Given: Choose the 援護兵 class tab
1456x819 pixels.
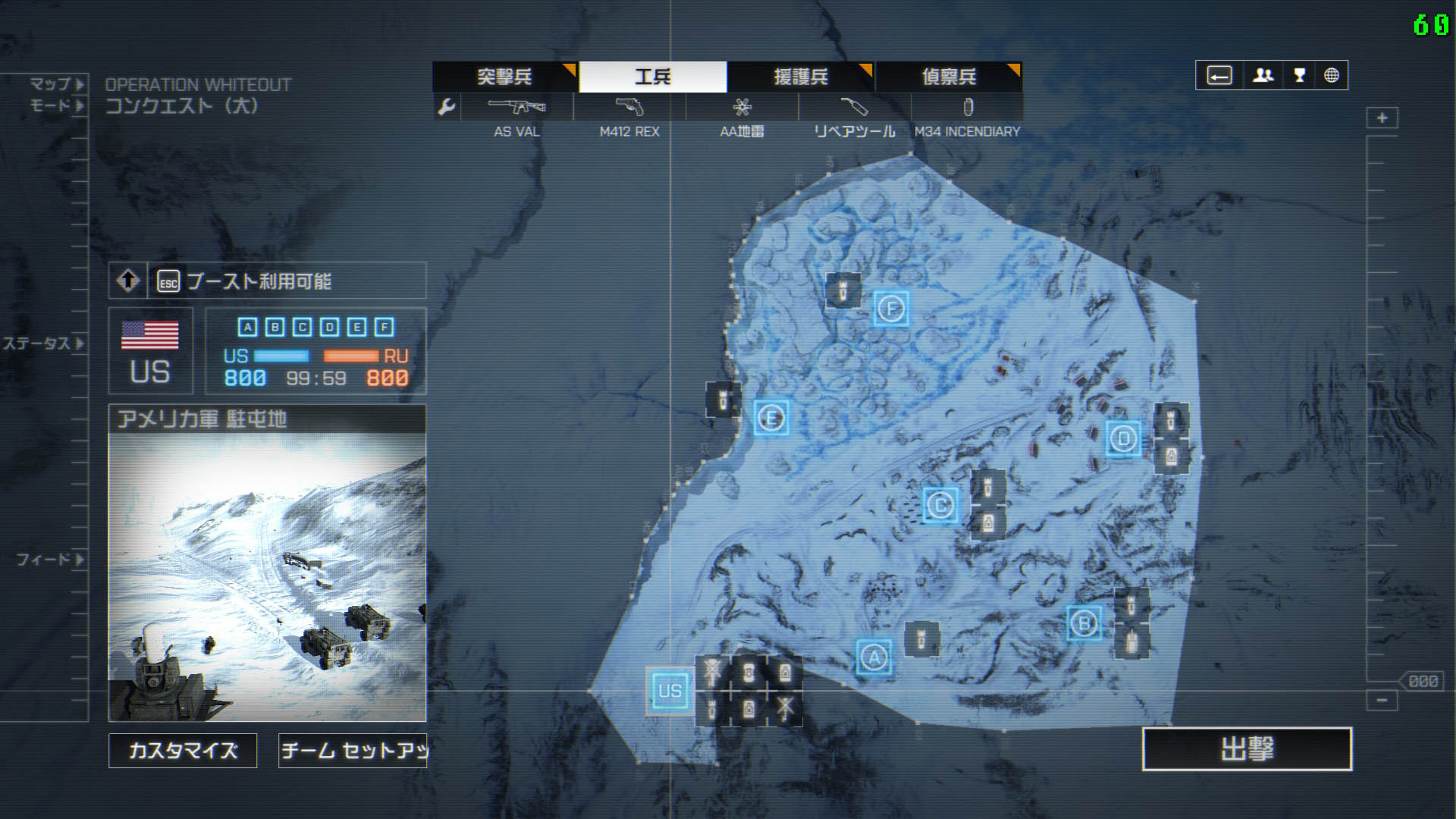Looking at the screenshot, I should [x=800, y=77].
